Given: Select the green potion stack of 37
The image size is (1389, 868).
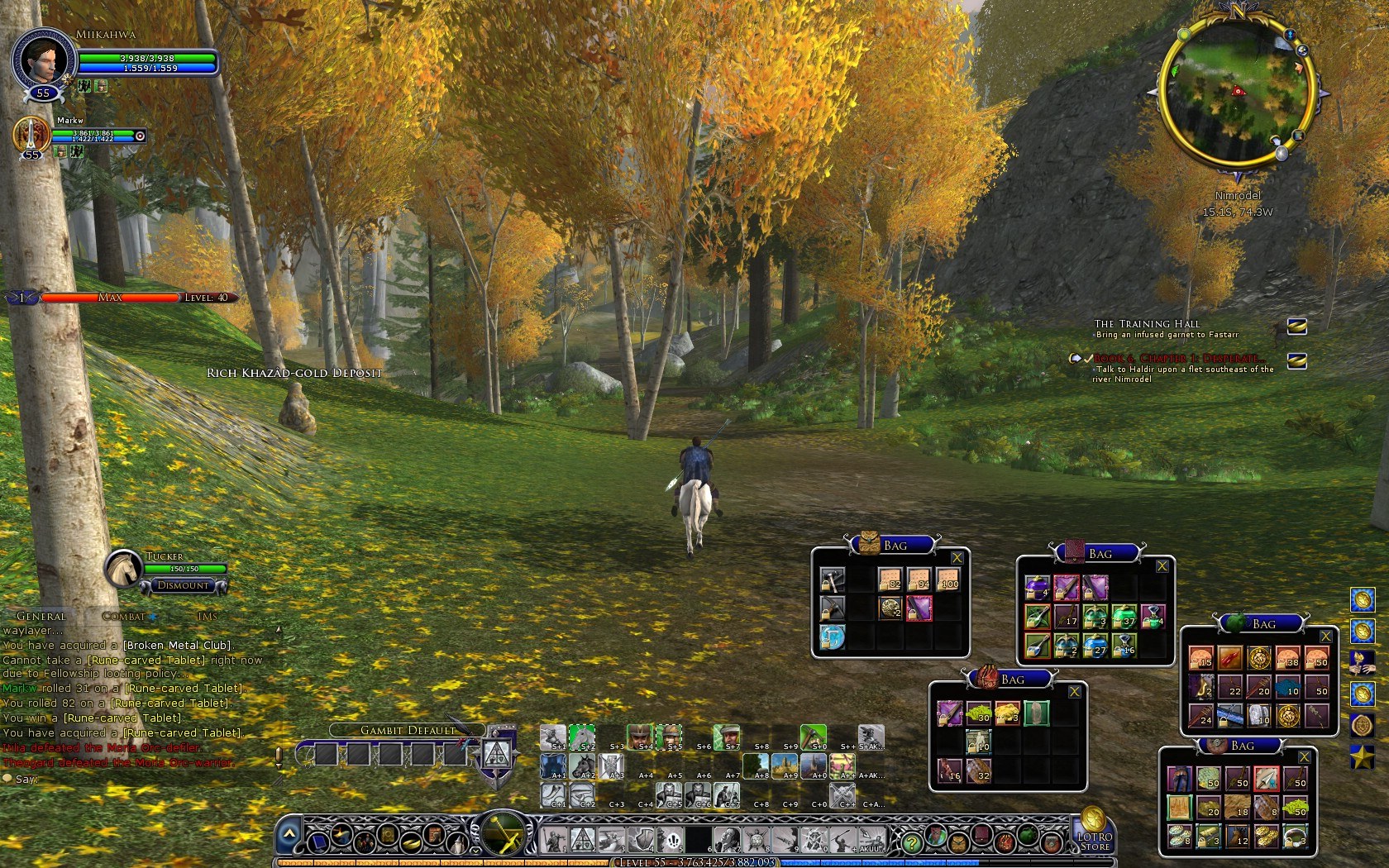Looking at the screenshot, I should tap(1124, 617).
